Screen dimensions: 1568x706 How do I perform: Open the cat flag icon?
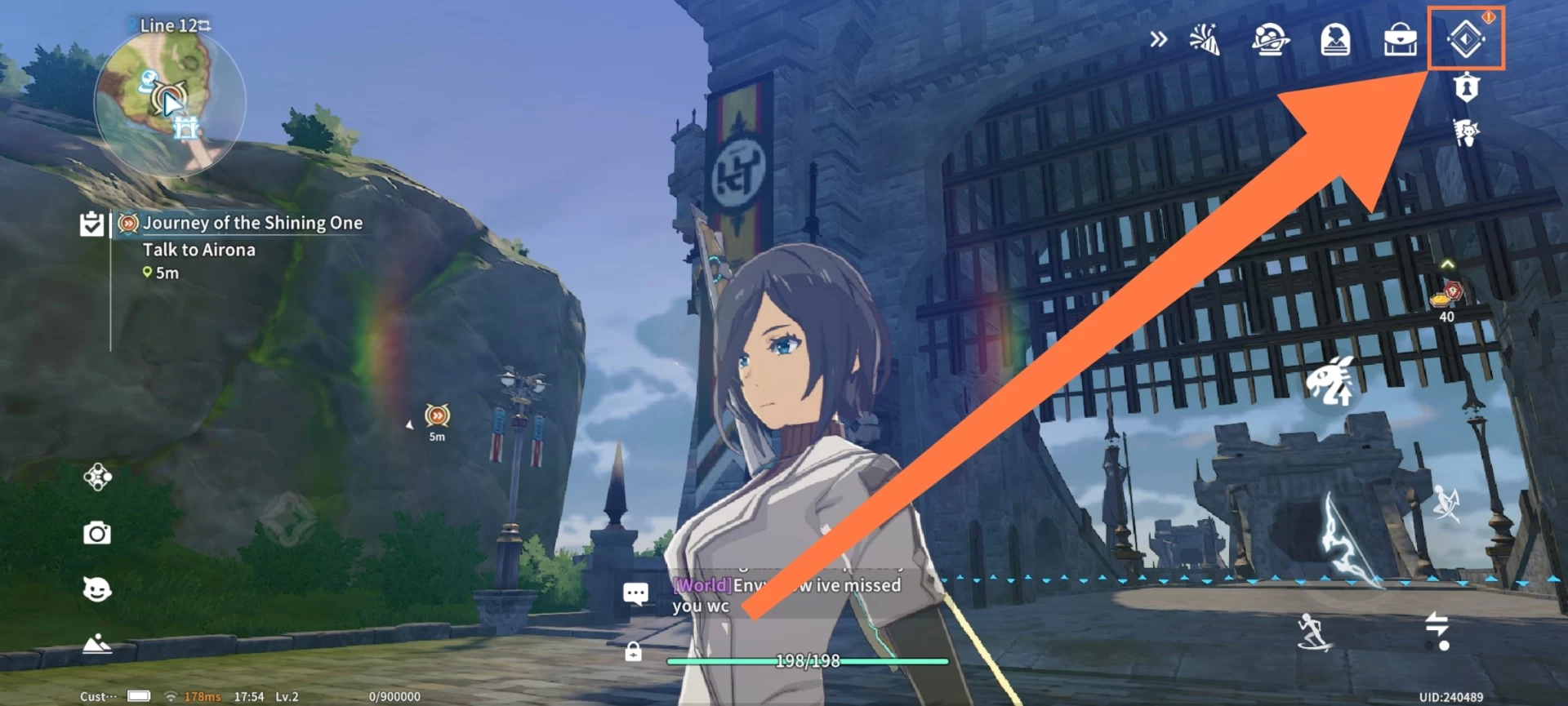click(x=1467, y=132)
